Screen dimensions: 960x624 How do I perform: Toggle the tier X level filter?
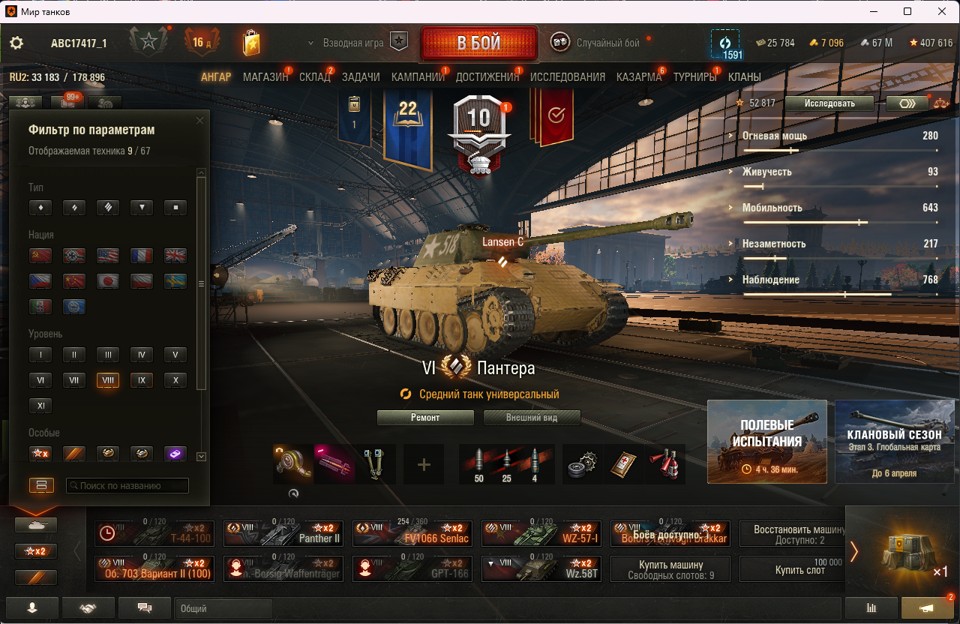[x=175, y=380]
